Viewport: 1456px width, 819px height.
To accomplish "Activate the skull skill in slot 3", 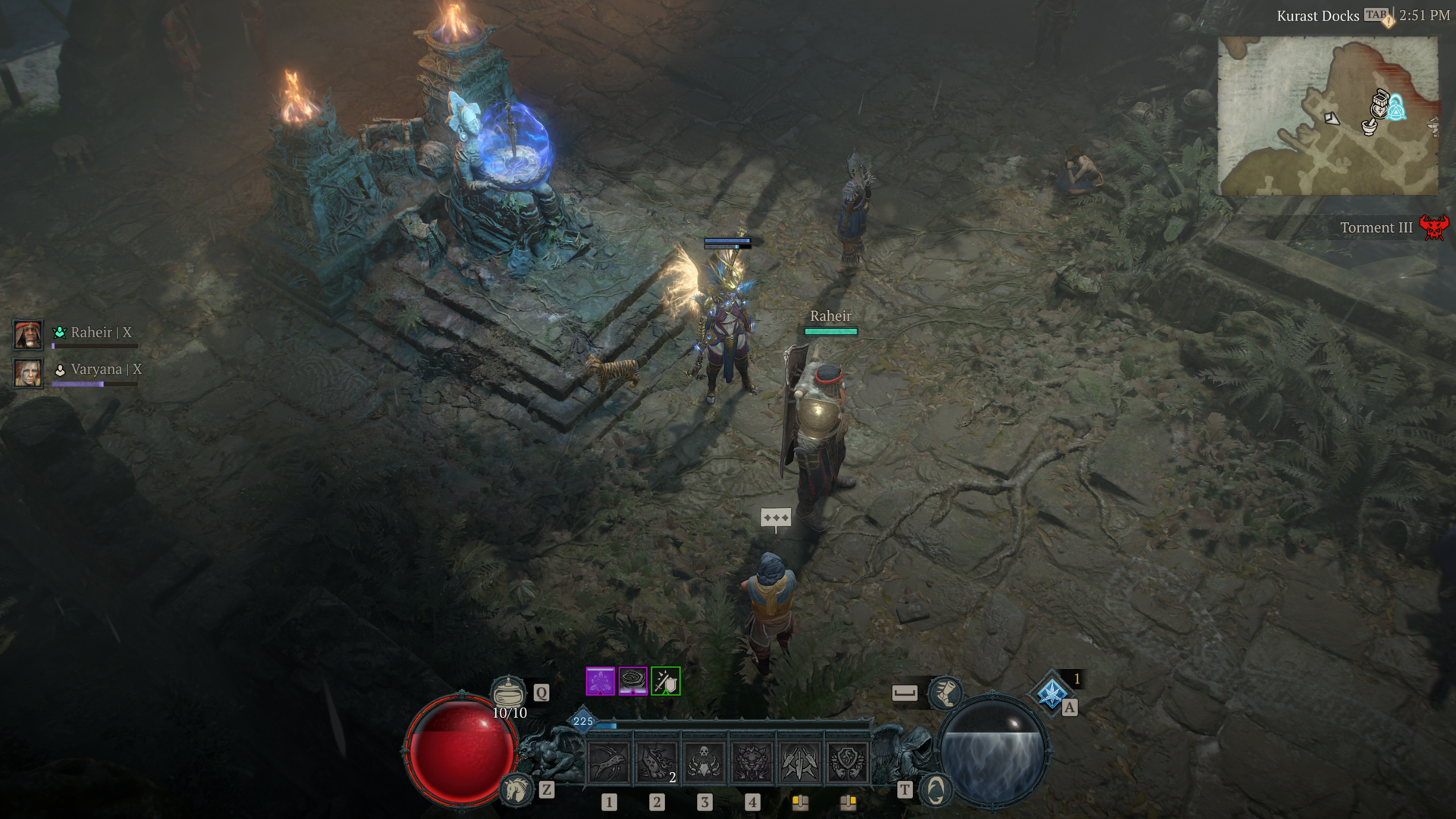I will click(704, 761).
